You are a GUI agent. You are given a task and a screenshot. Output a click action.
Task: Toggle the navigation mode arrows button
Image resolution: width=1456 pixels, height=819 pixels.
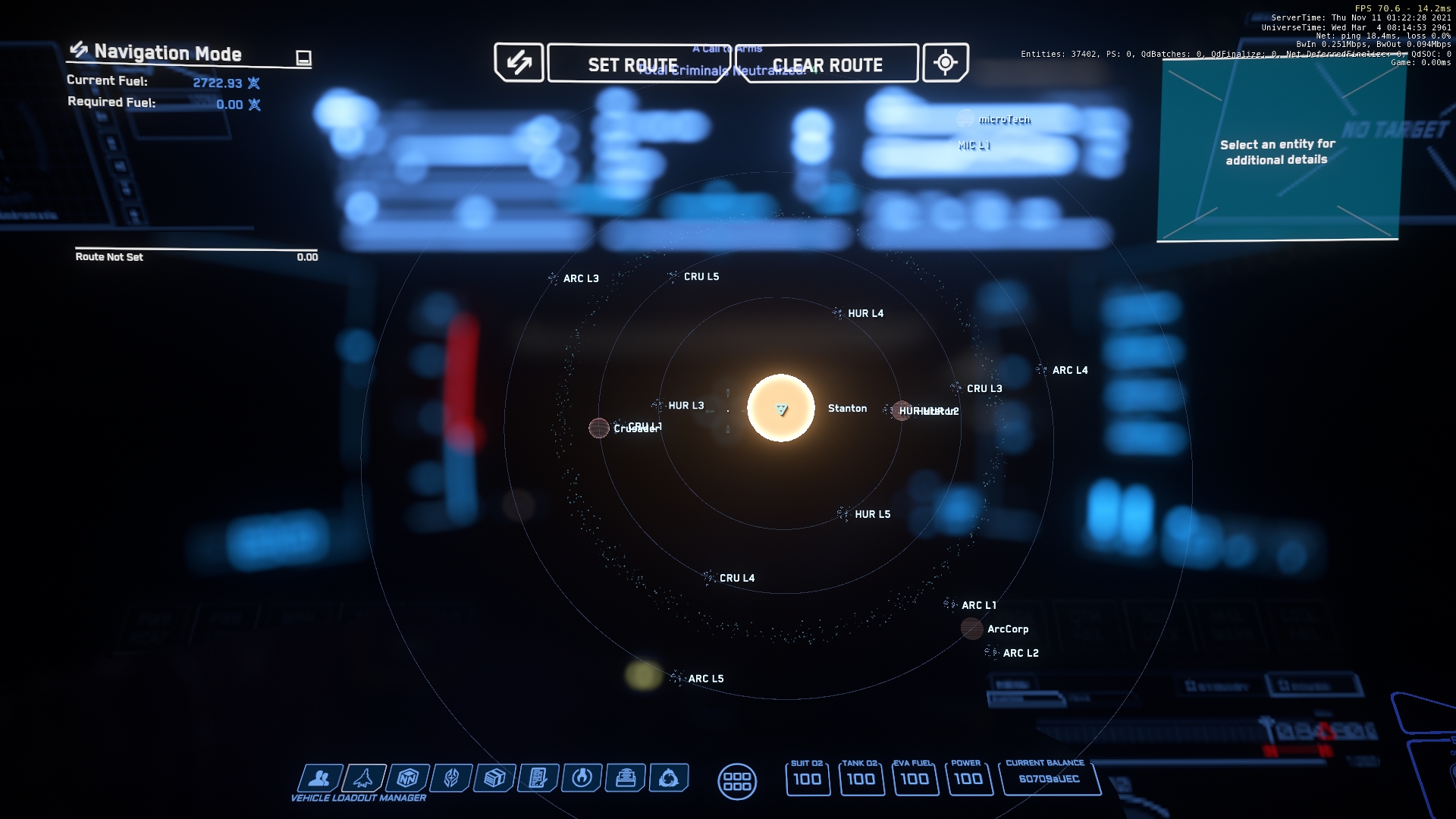[x=519, y=62]
